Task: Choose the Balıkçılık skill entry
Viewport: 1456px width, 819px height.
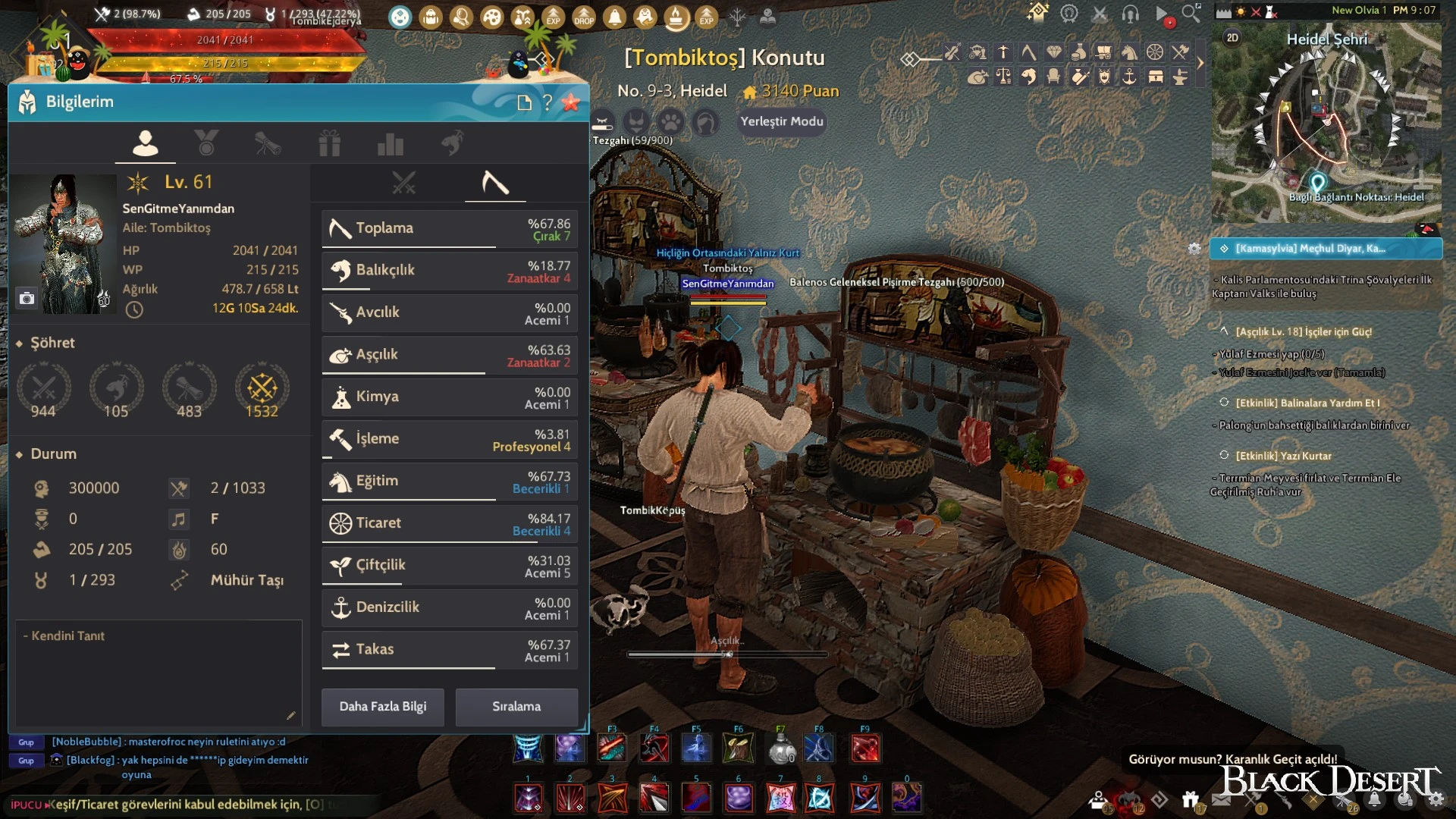Action: point(450,271)
